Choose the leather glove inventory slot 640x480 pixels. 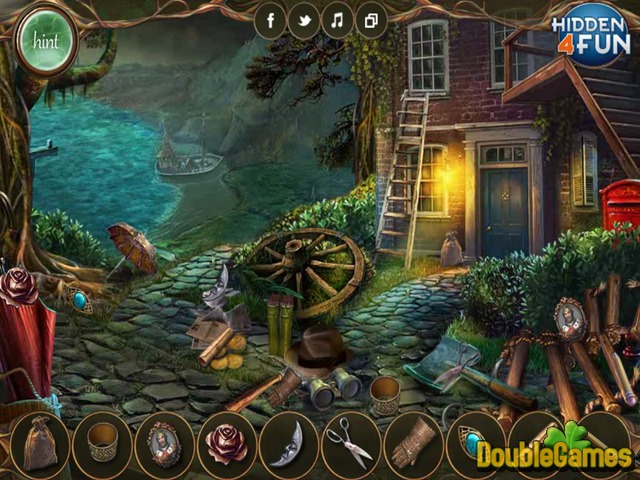pos(412,442)
